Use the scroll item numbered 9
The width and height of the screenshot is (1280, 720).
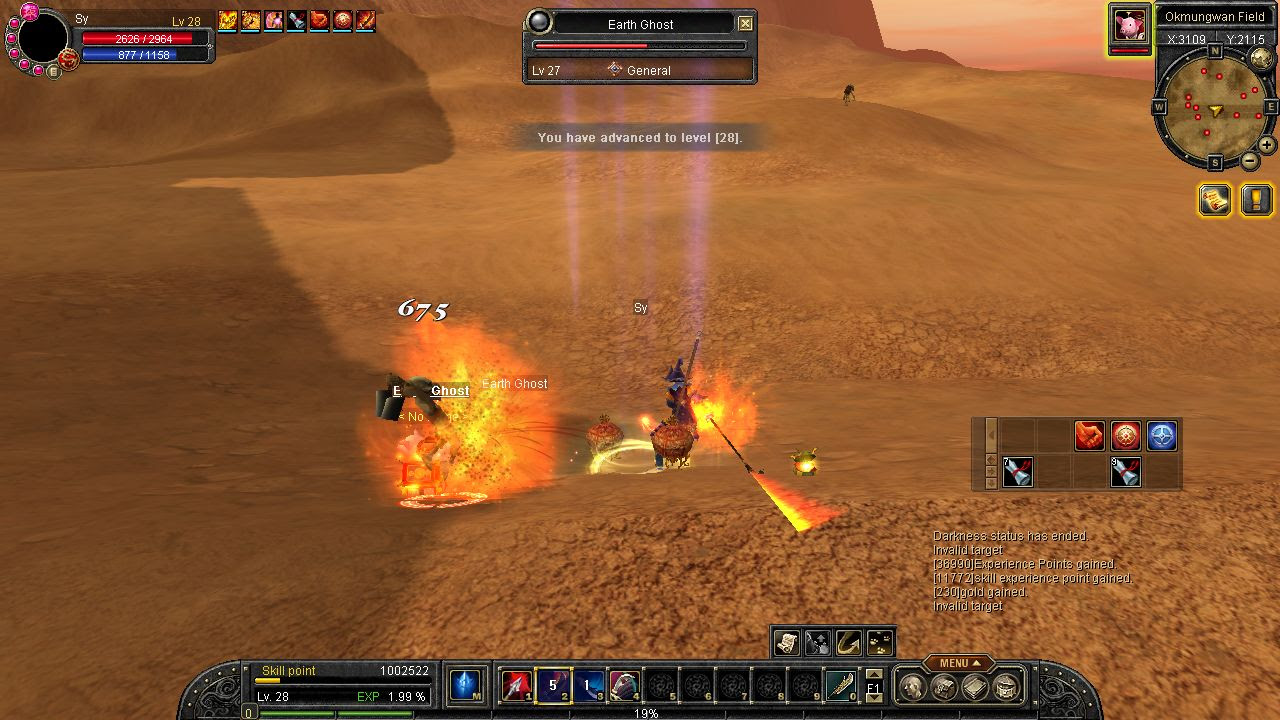point(1126,472)
